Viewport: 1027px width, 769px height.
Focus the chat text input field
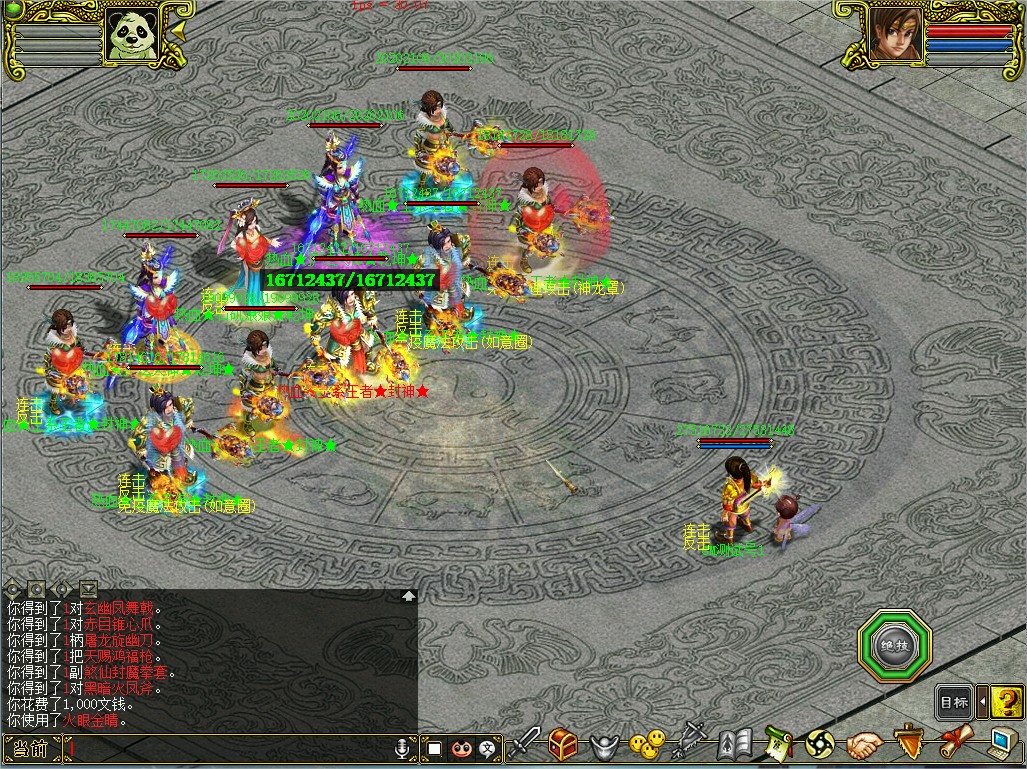(x=230, y=748)
